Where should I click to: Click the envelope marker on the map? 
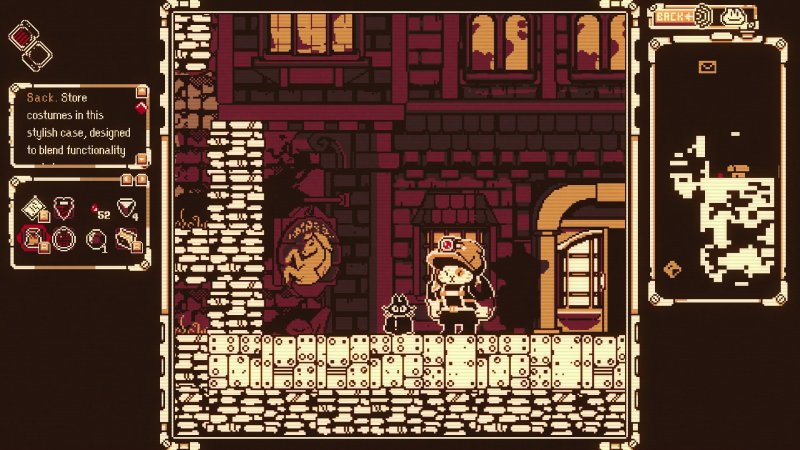pyautogui.click(x=709, y=67)
